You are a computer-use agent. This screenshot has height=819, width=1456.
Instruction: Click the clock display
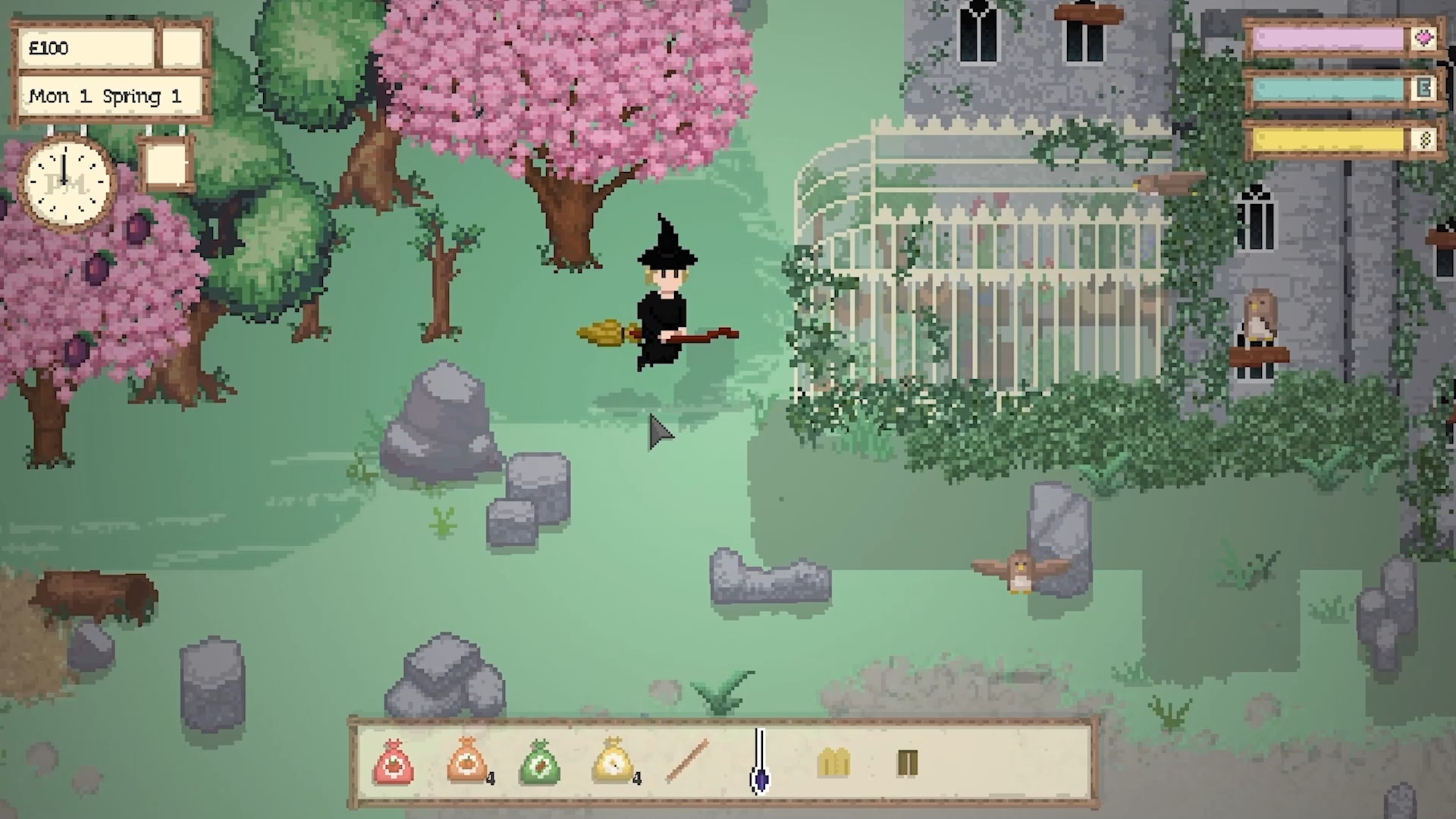[67, 183]
